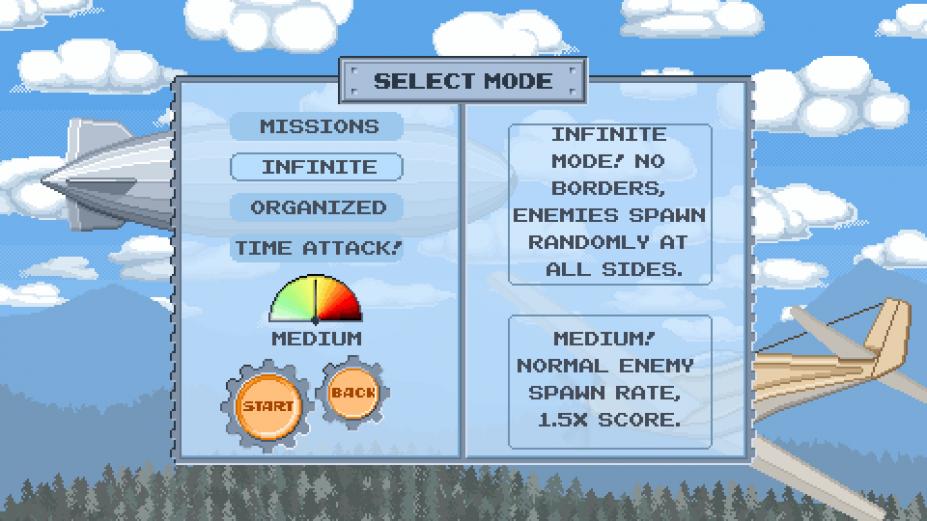Click the orange Start gear button
927x521 pixels.
[x=267, y=406]
